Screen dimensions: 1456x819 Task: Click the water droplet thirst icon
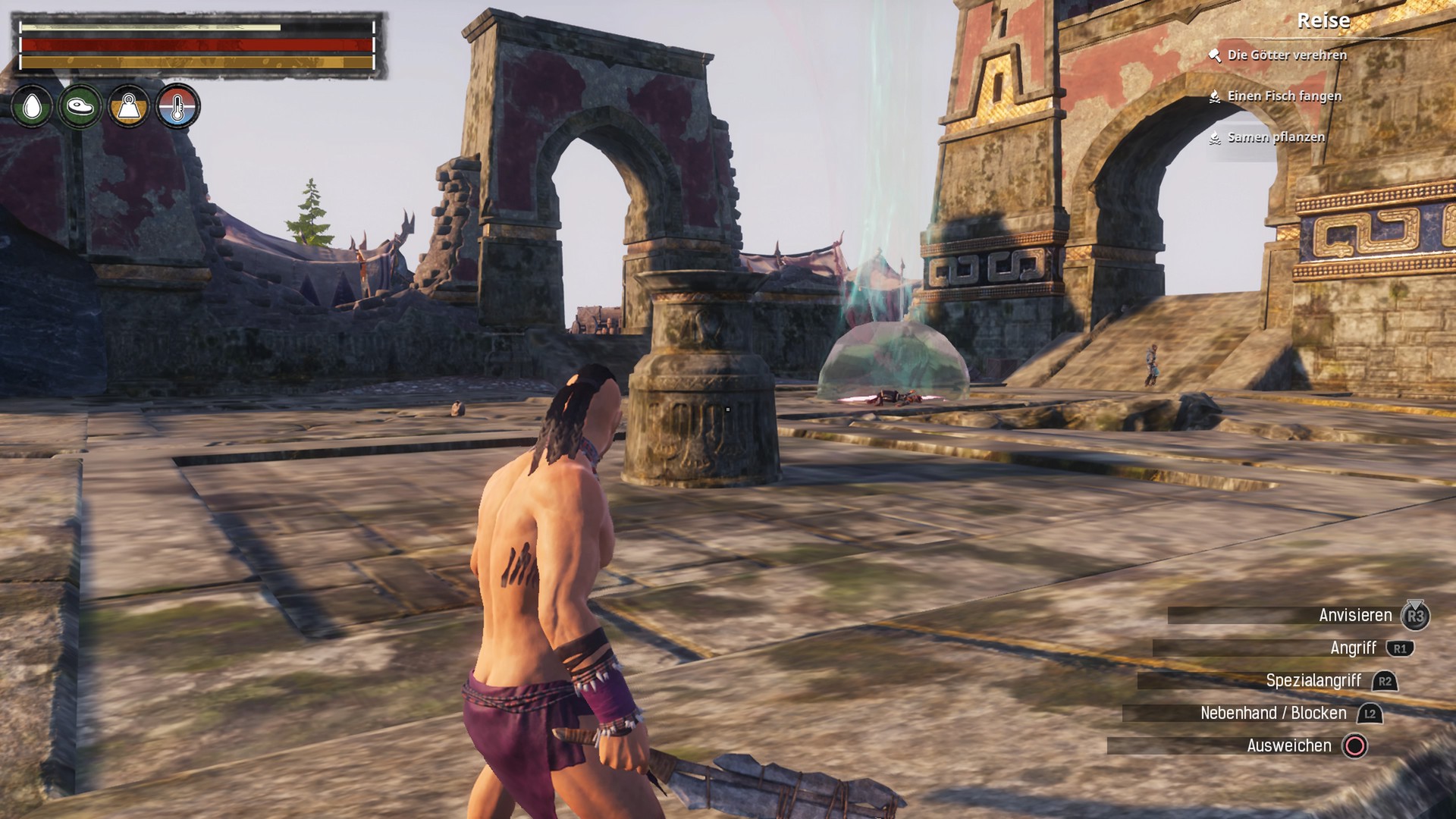click(32, 106)
